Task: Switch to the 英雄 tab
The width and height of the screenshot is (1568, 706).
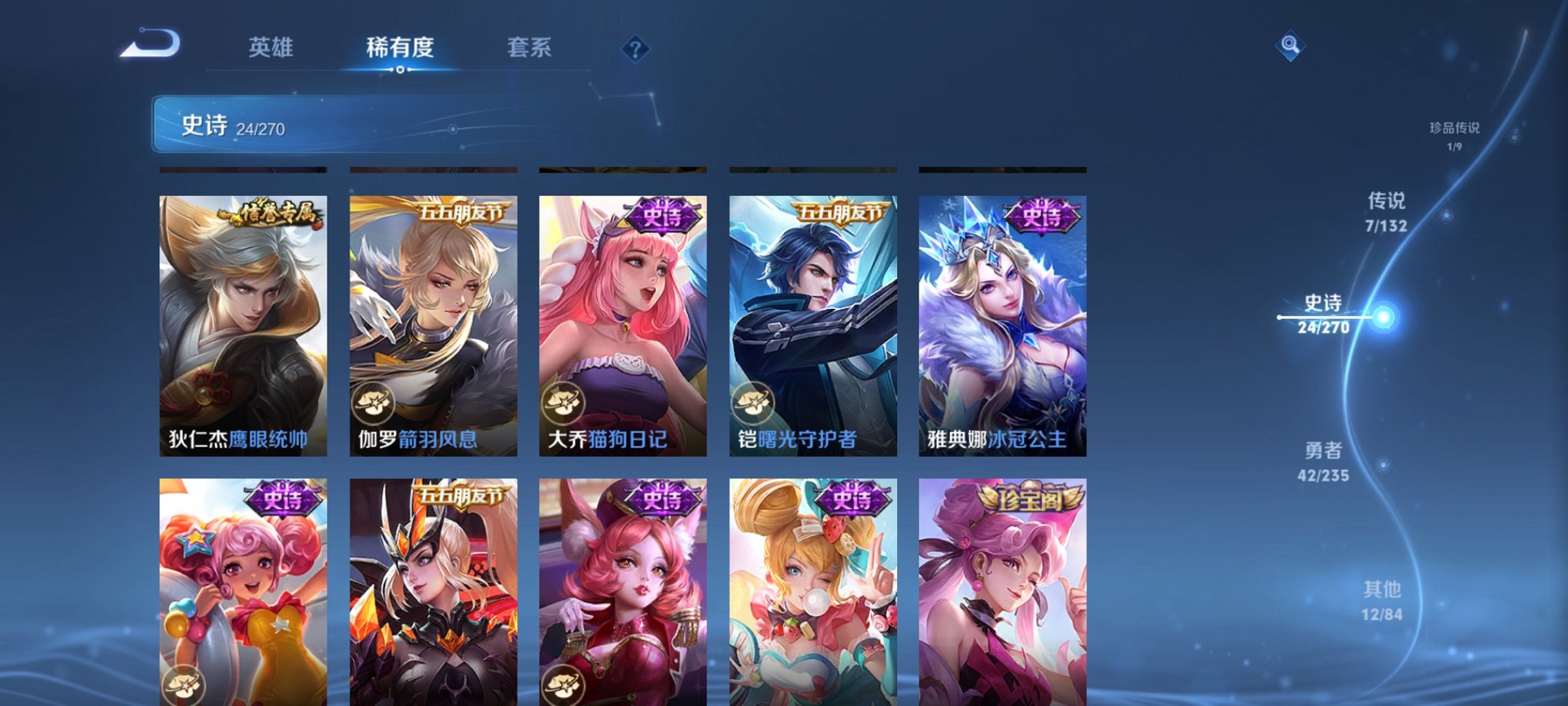Action: [273, 48]
